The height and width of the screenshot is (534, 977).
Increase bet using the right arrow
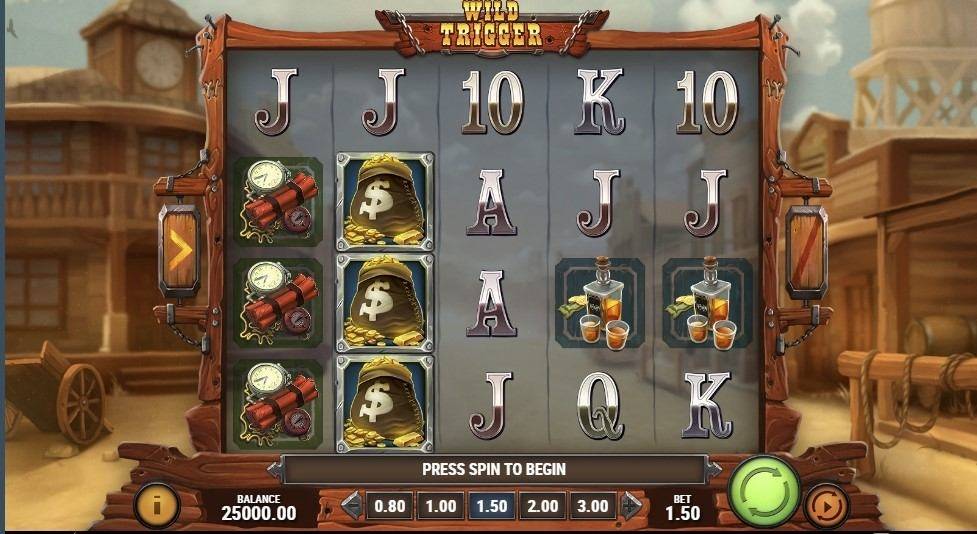click(x=631, y=506)
